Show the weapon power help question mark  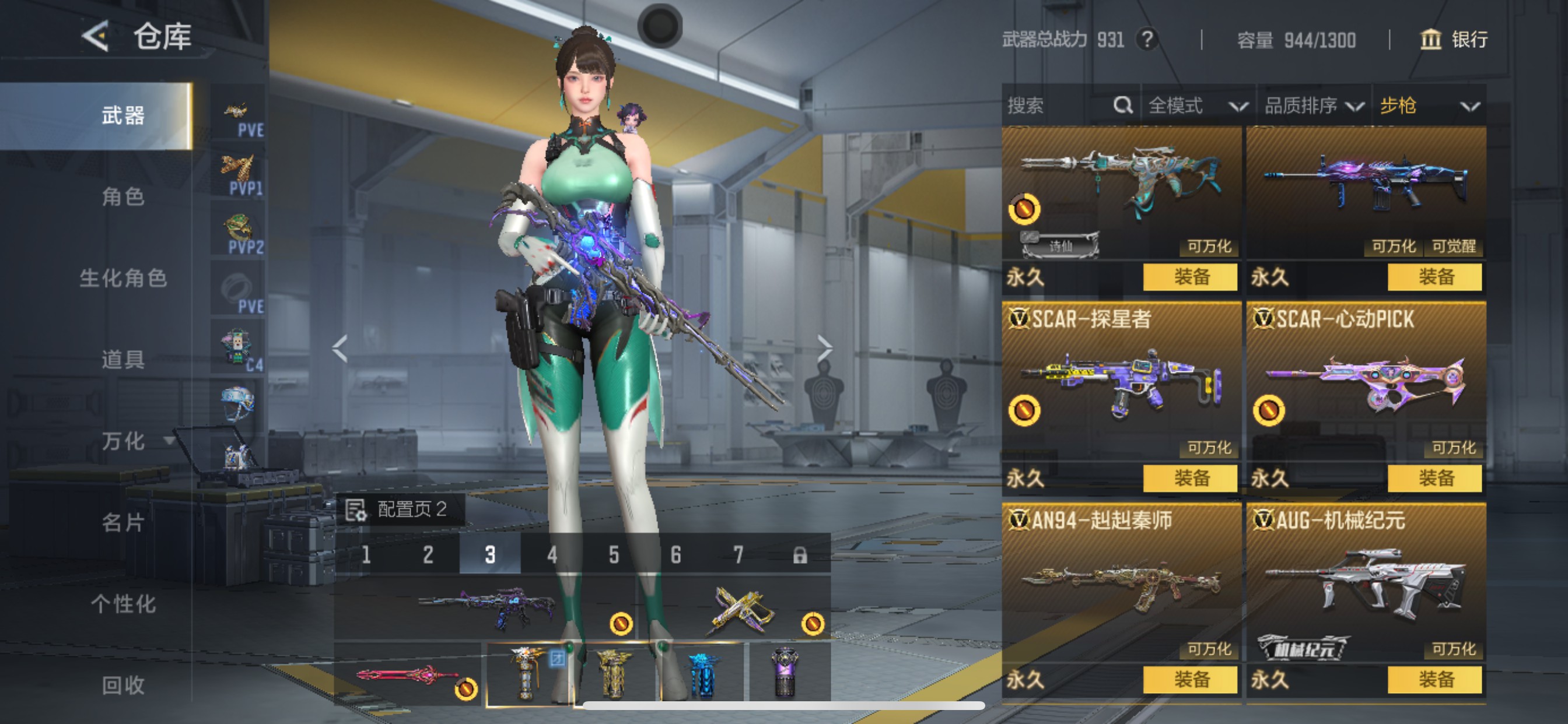[1147, 40]
